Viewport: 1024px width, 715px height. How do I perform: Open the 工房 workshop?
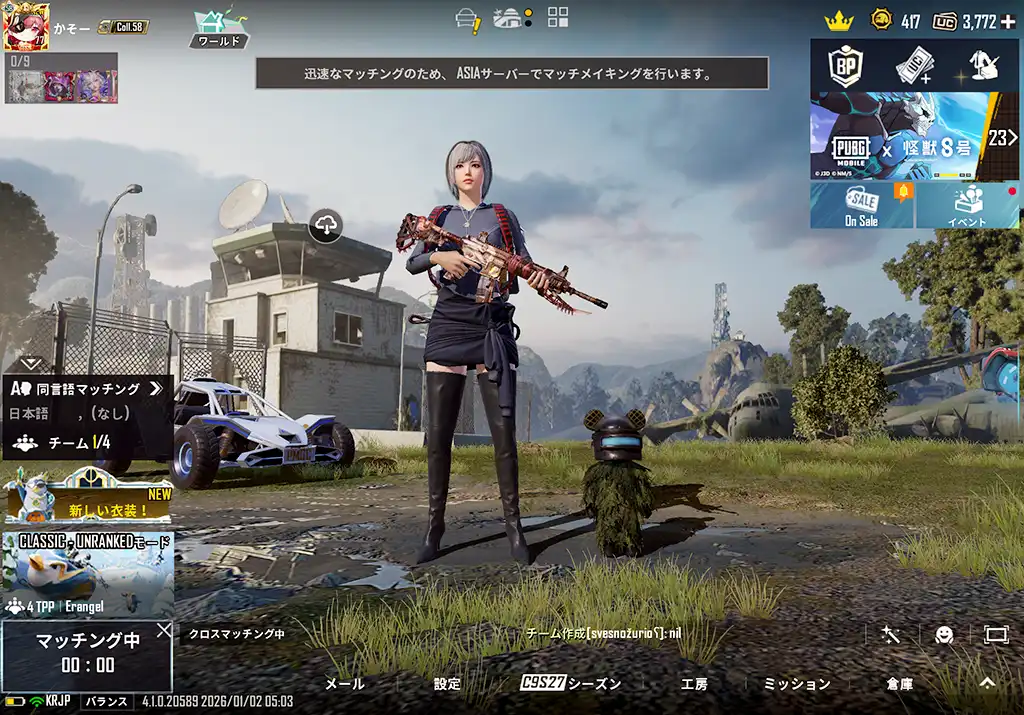694,684
